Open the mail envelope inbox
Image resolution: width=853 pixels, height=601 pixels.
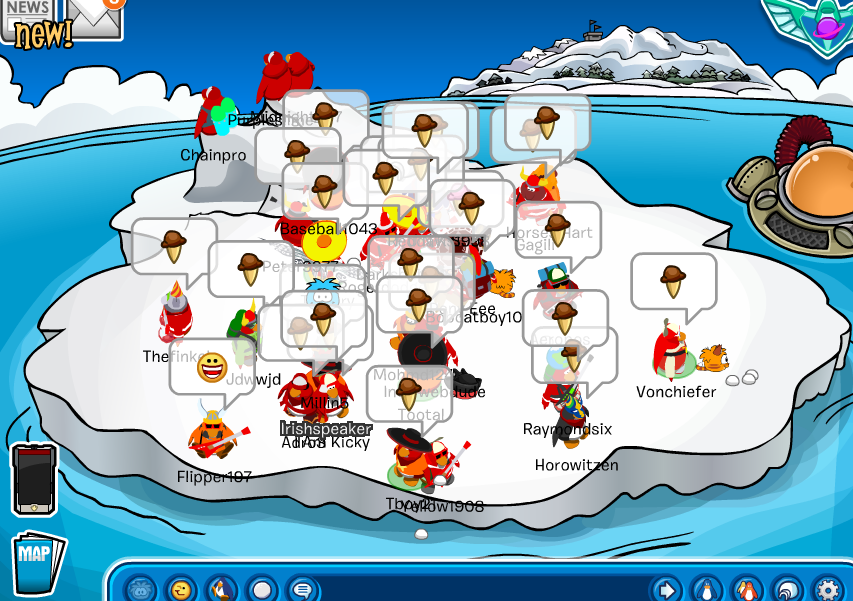click(92, 16)
